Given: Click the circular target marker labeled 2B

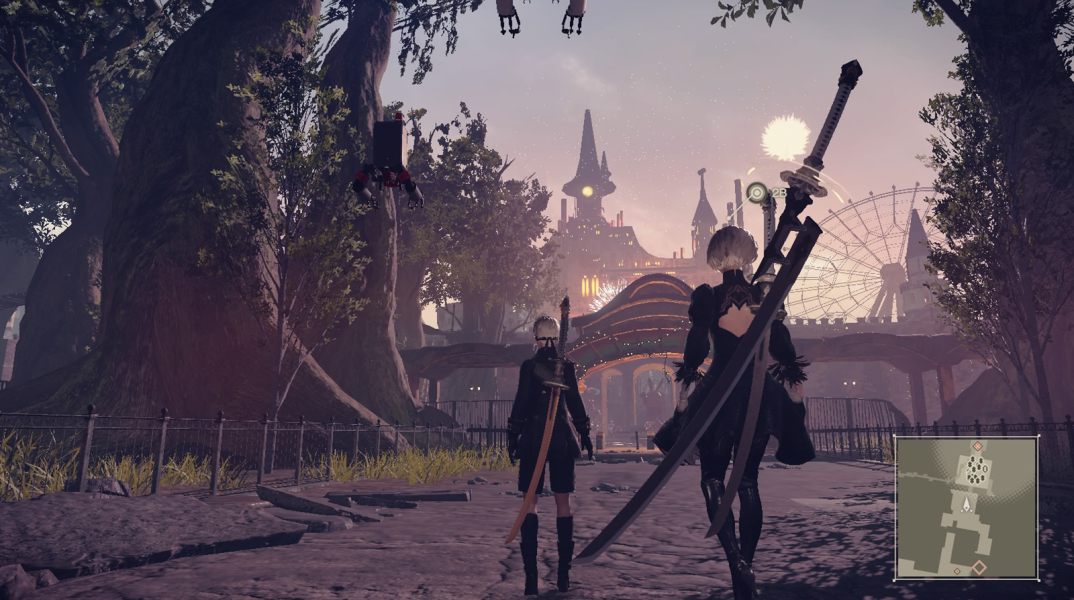Looking at the screenshot, I should click(x=758, y=192).
